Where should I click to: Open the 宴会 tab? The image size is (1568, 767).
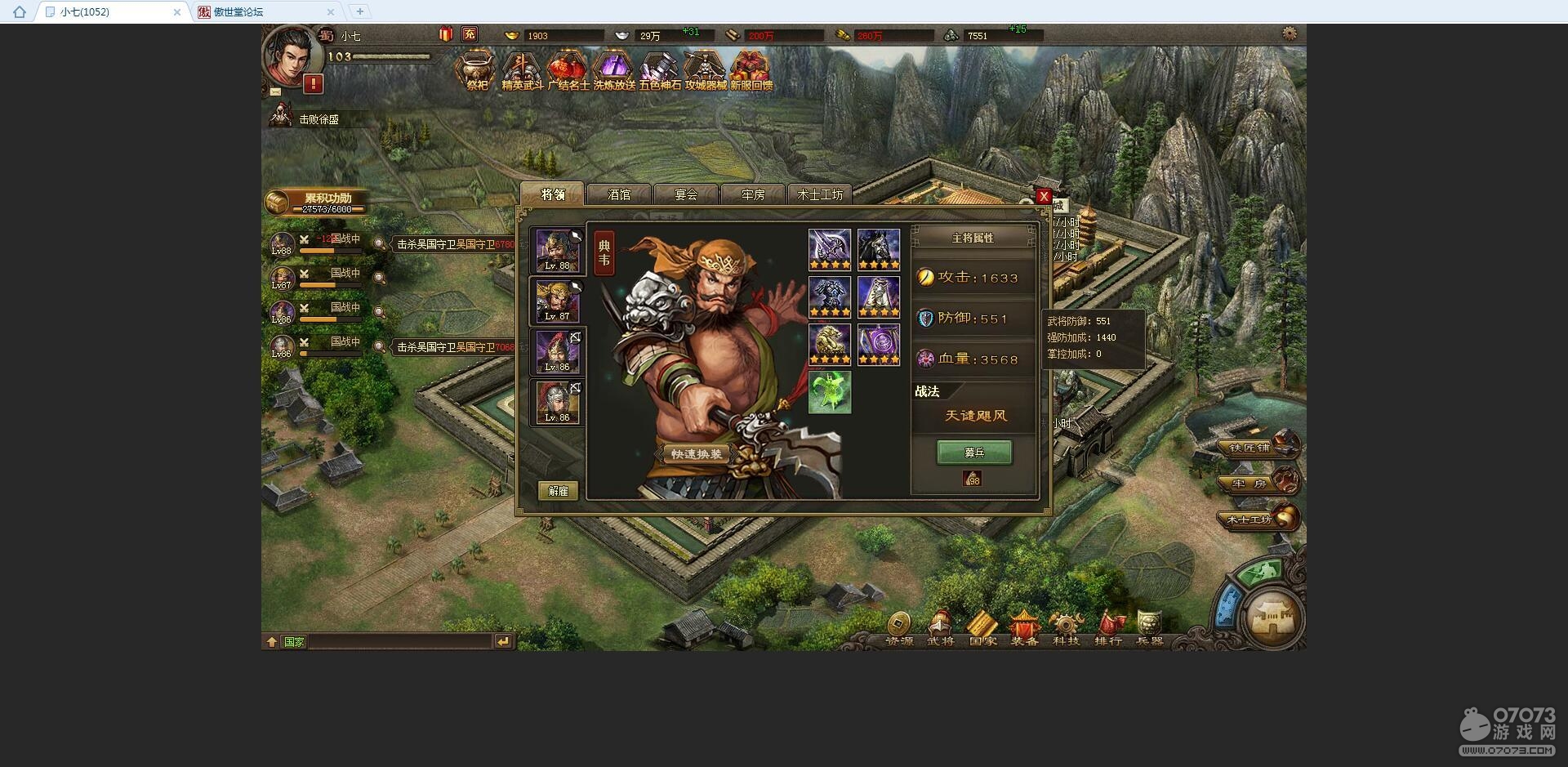[x=686, y=194]
